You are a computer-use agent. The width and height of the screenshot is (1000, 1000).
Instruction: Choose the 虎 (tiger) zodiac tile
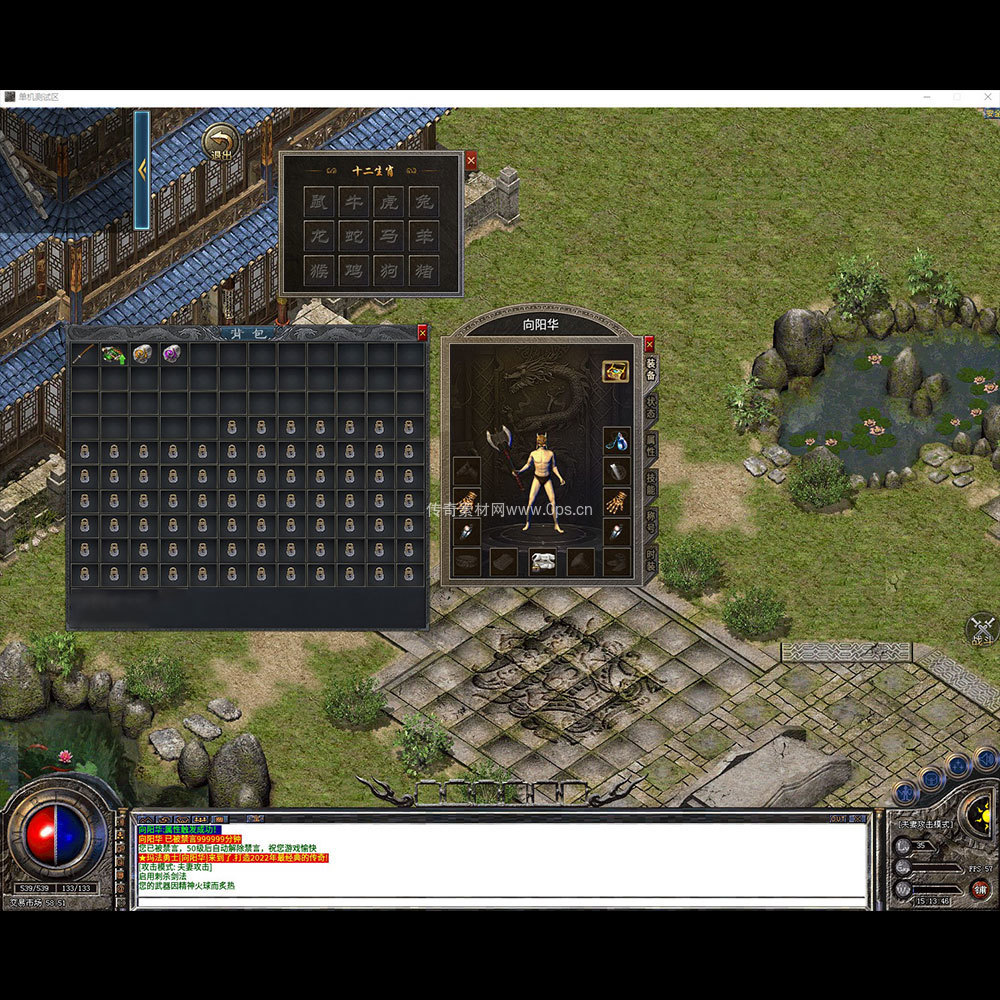tap(388, 202)
